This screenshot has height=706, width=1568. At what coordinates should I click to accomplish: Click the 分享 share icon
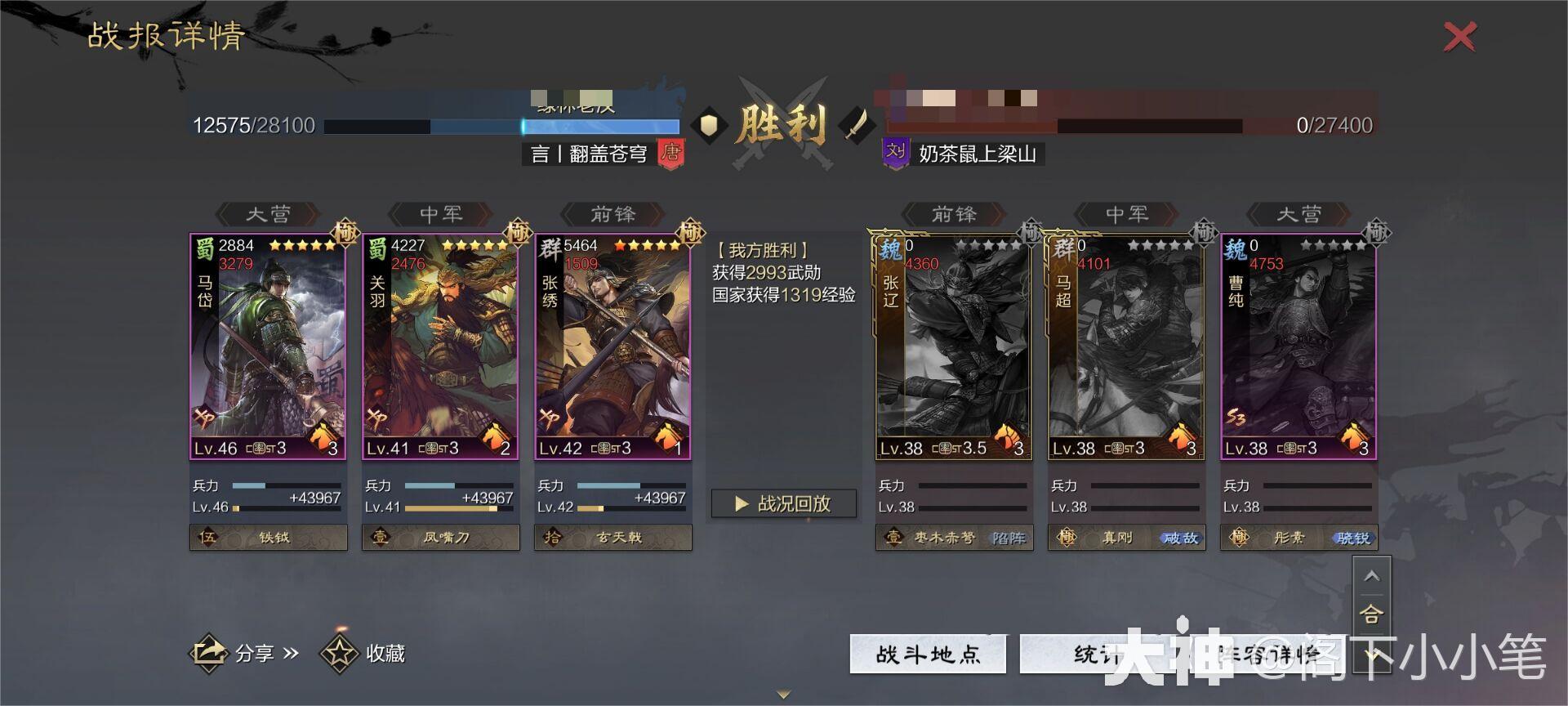208,653
